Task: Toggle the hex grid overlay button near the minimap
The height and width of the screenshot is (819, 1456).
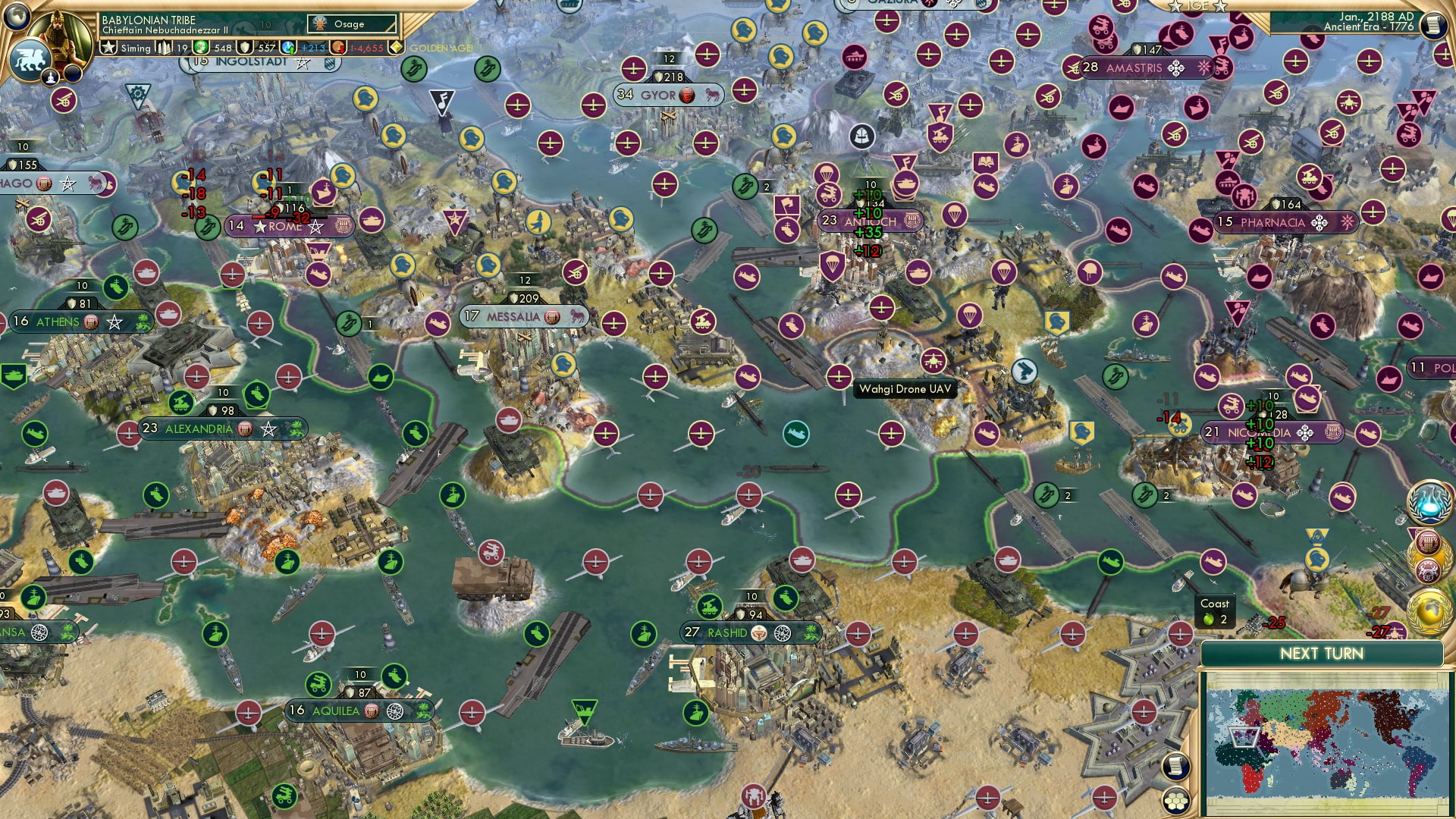Action: [1177, 799]
